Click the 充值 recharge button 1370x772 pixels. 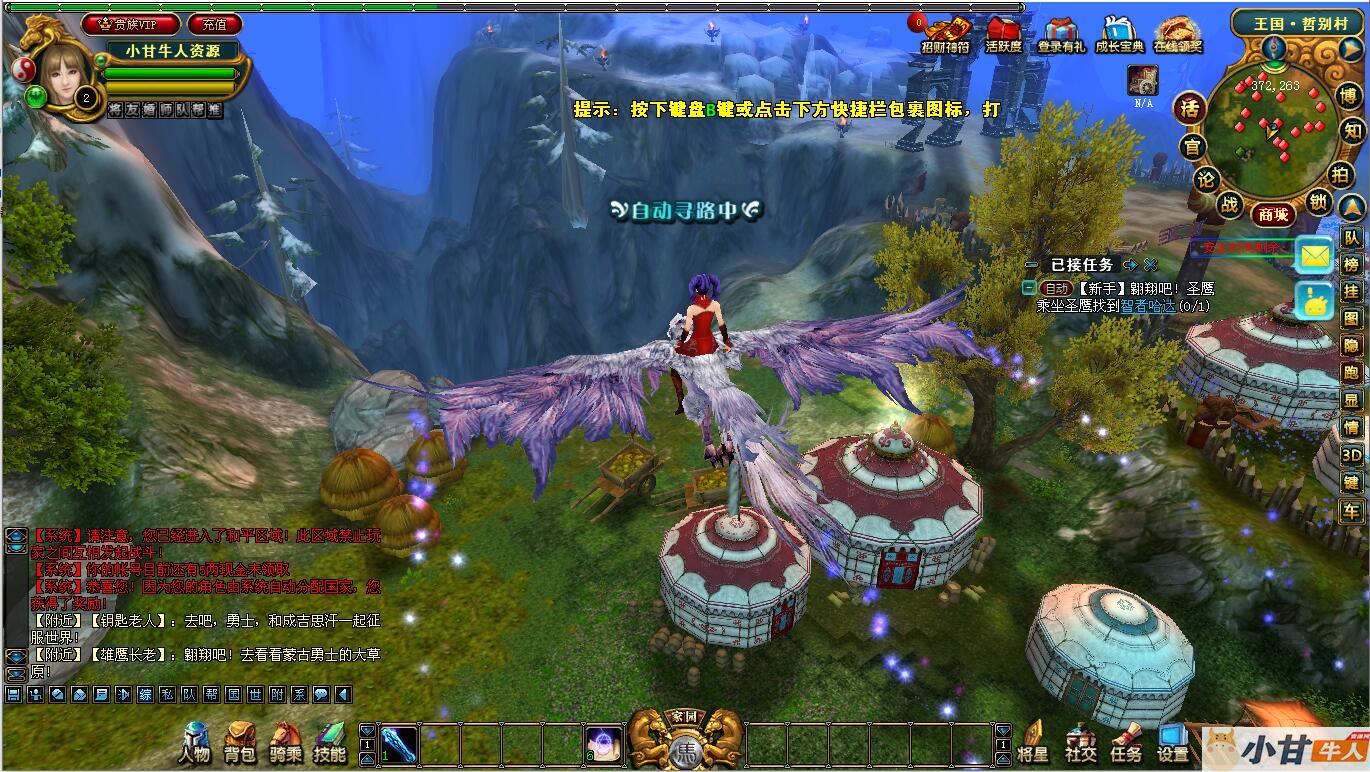click(x=214, y=24)
